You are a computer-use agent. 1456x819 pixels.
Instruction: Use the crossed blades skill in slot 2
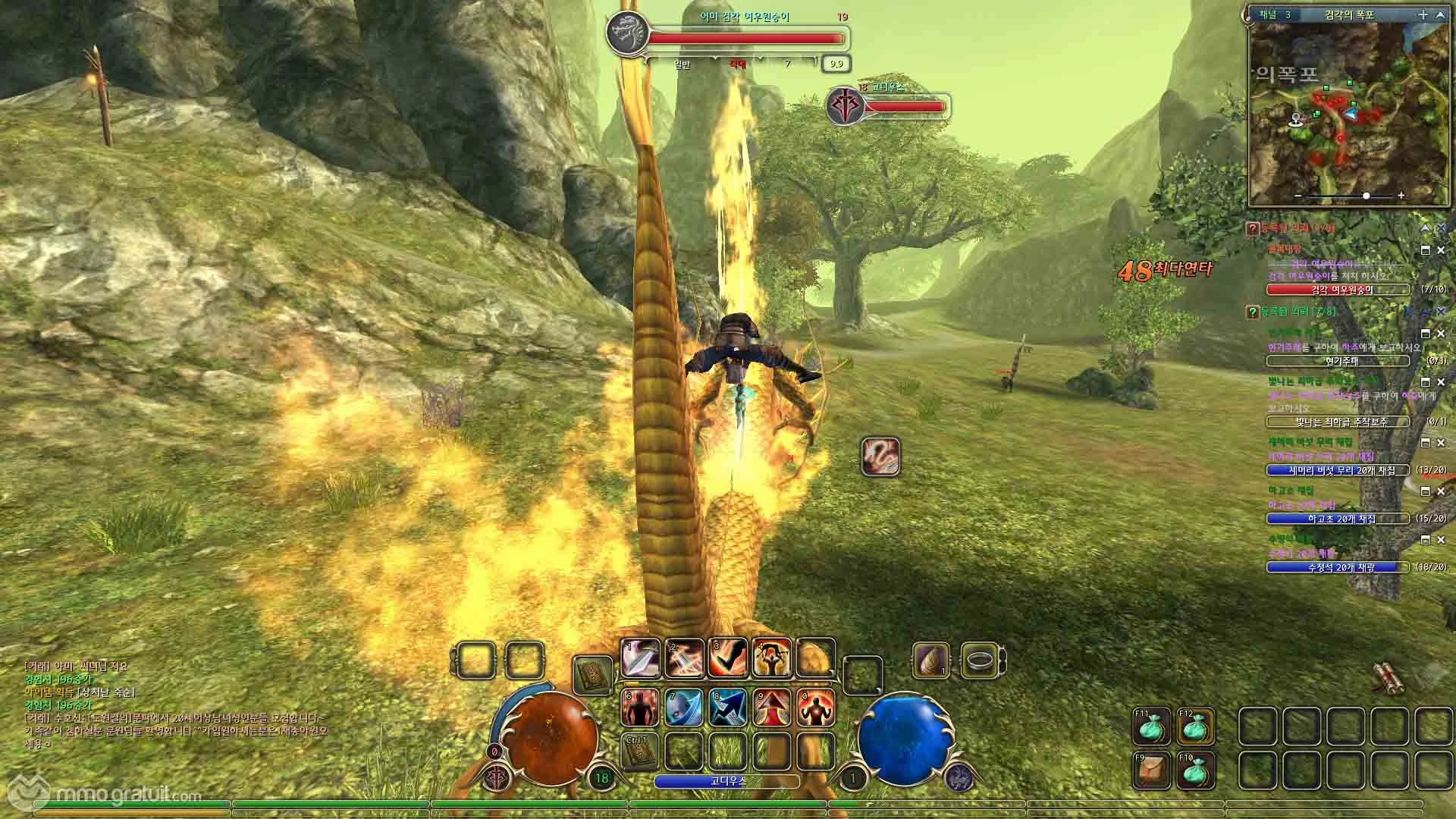pos(685,658)
